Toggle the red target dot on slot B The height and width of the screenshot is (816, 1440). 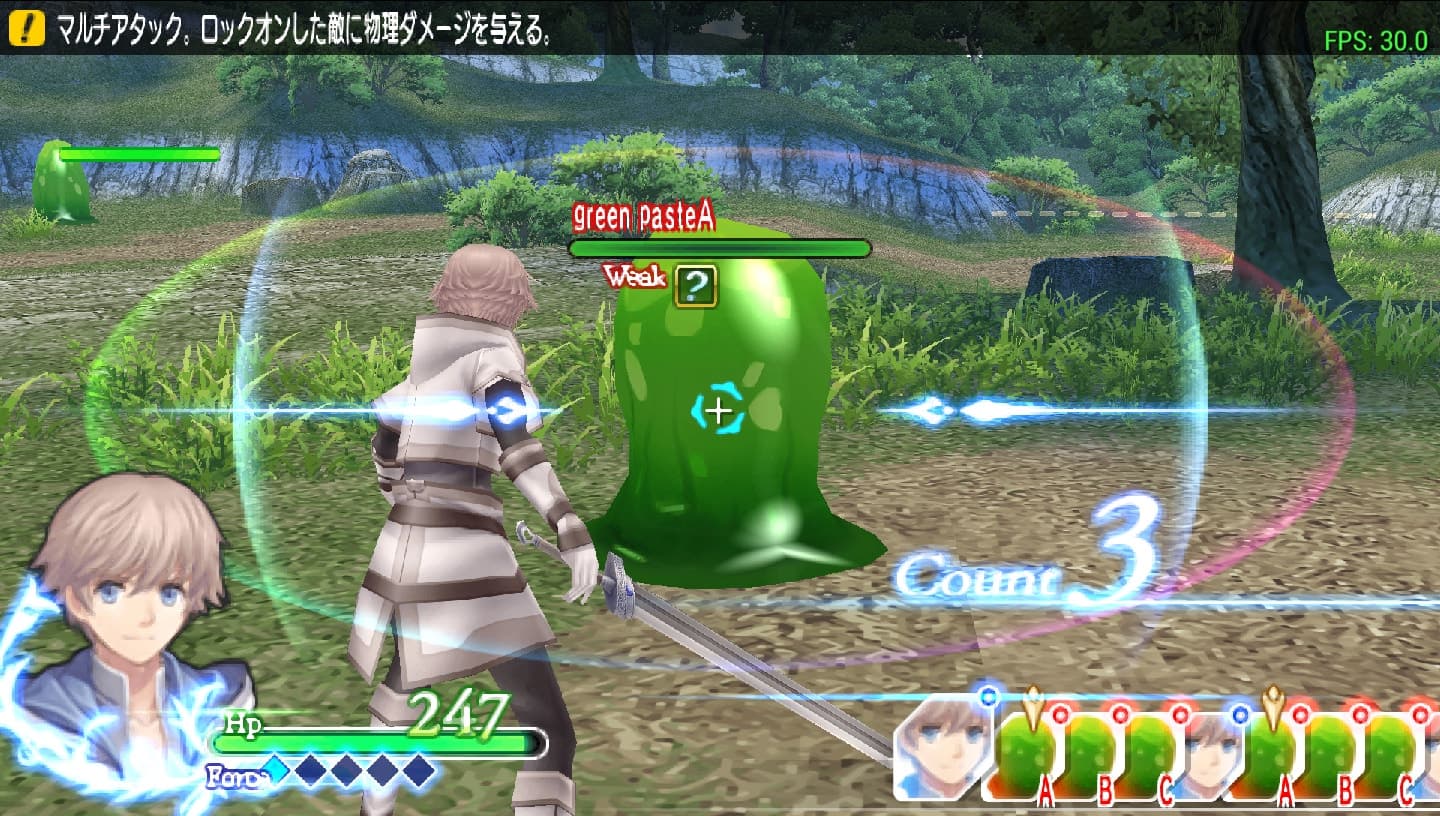1119,716
